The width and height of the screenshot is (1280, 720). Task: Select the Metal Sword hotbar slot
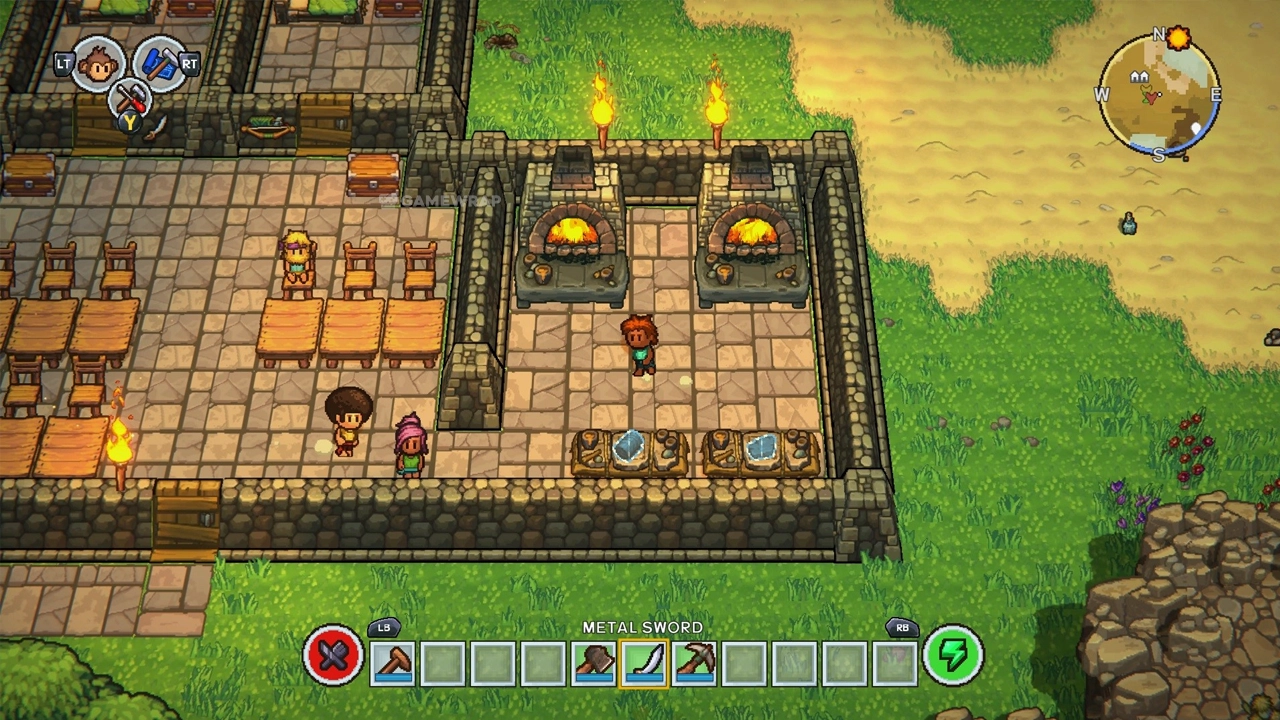[x=643, y=663]
